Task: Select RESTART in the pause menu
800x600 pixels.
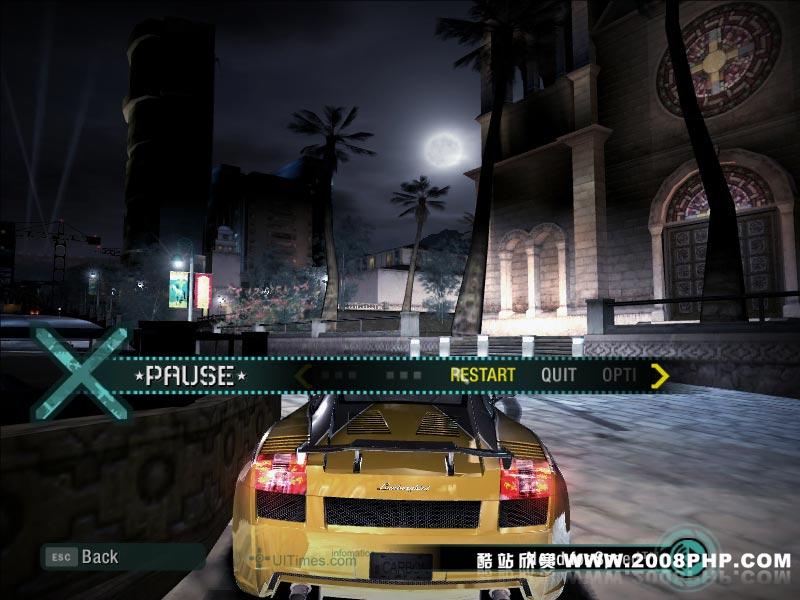Action: [x=482, y=376]
